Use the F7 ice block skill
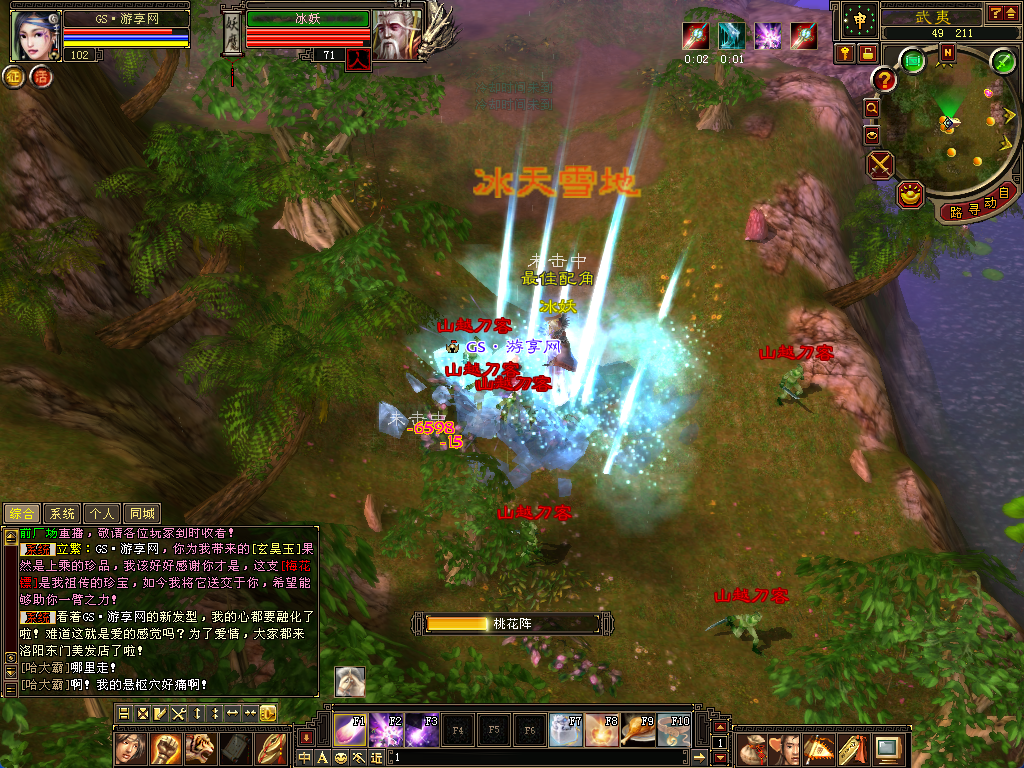Viewport: 1024px width, 768px height. pos(566,731)
